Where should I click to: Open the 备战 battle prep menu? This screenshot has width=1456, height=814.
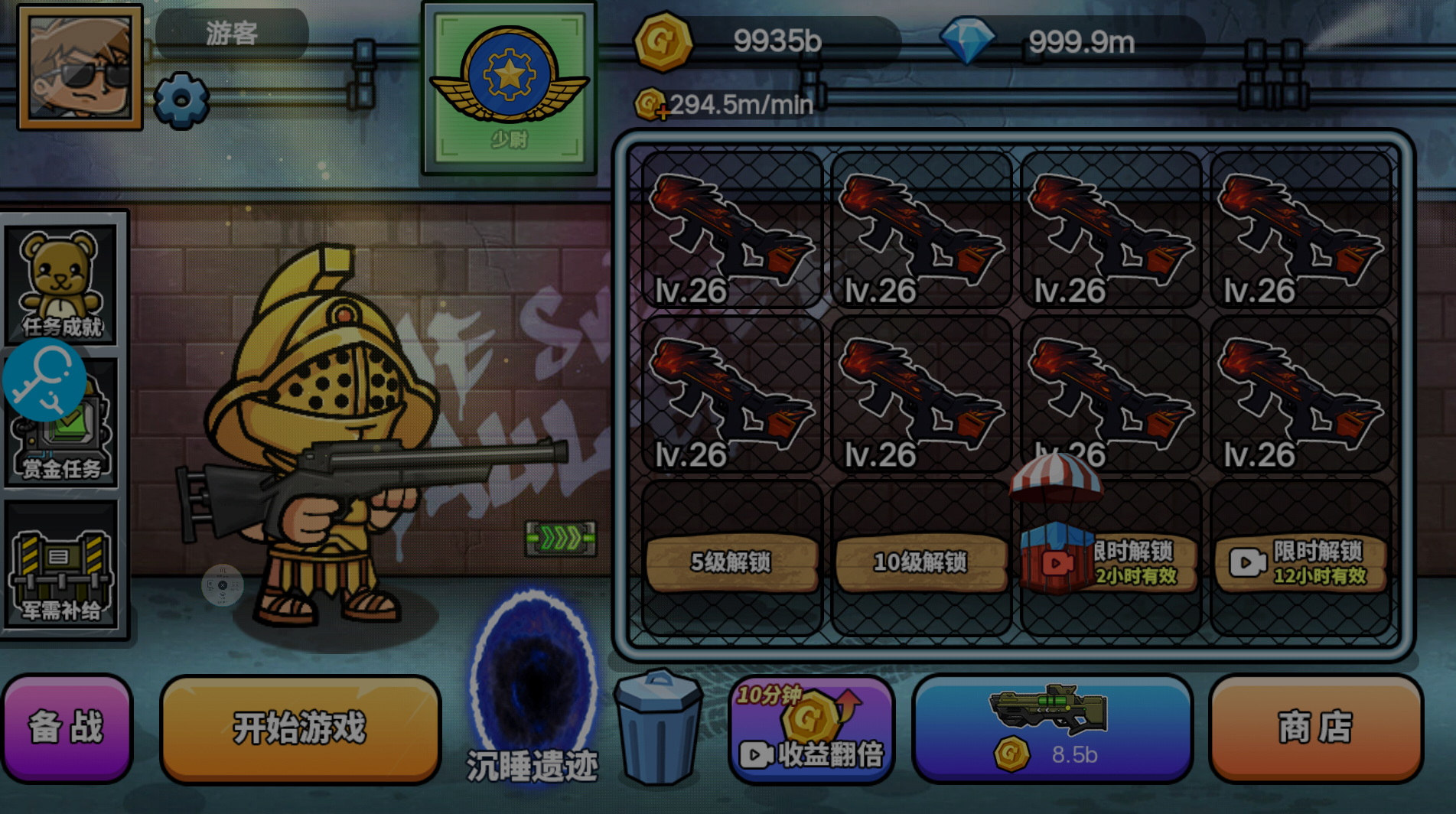pyautogui.click(x=67, y=728)
